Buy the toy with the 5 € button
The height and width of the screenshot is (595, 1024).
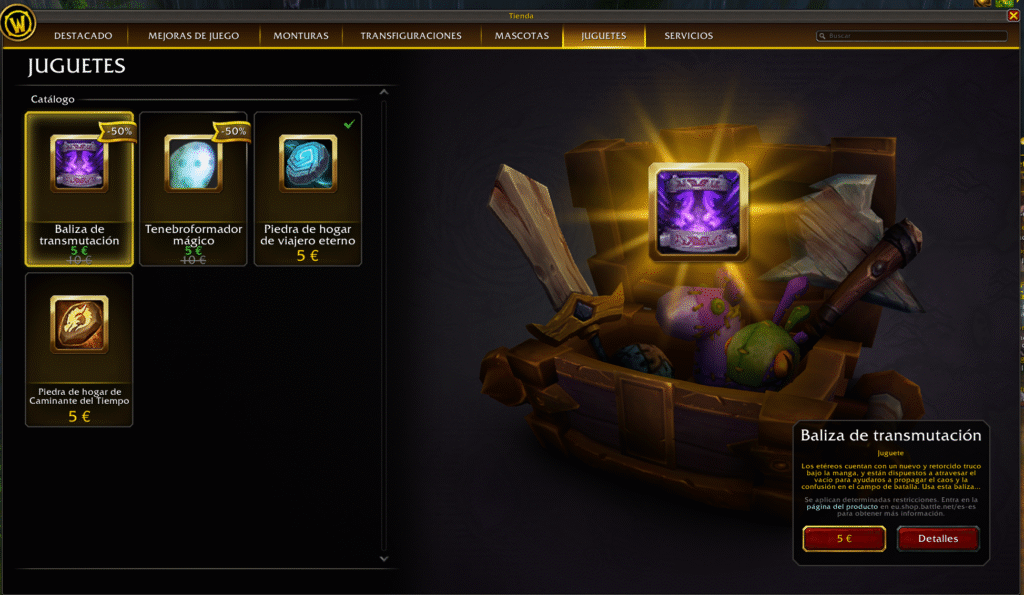[844, 538]
